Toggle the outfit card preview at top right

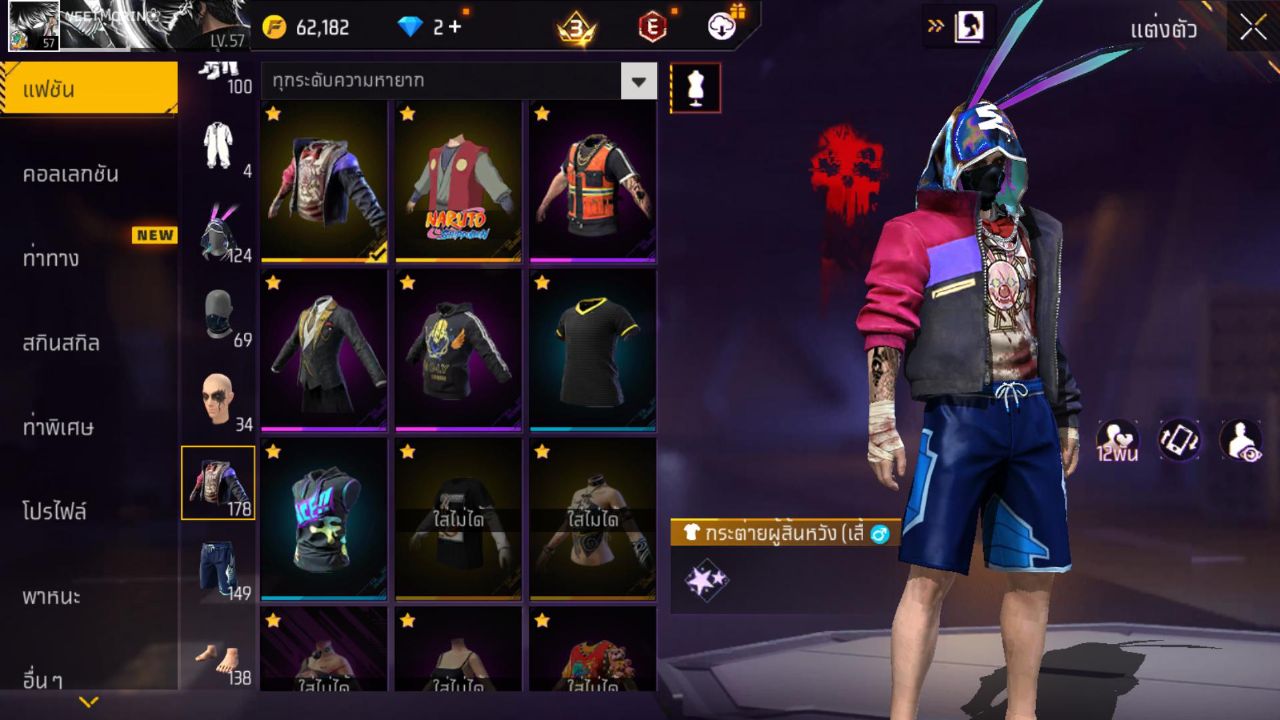tap(967, 28)
